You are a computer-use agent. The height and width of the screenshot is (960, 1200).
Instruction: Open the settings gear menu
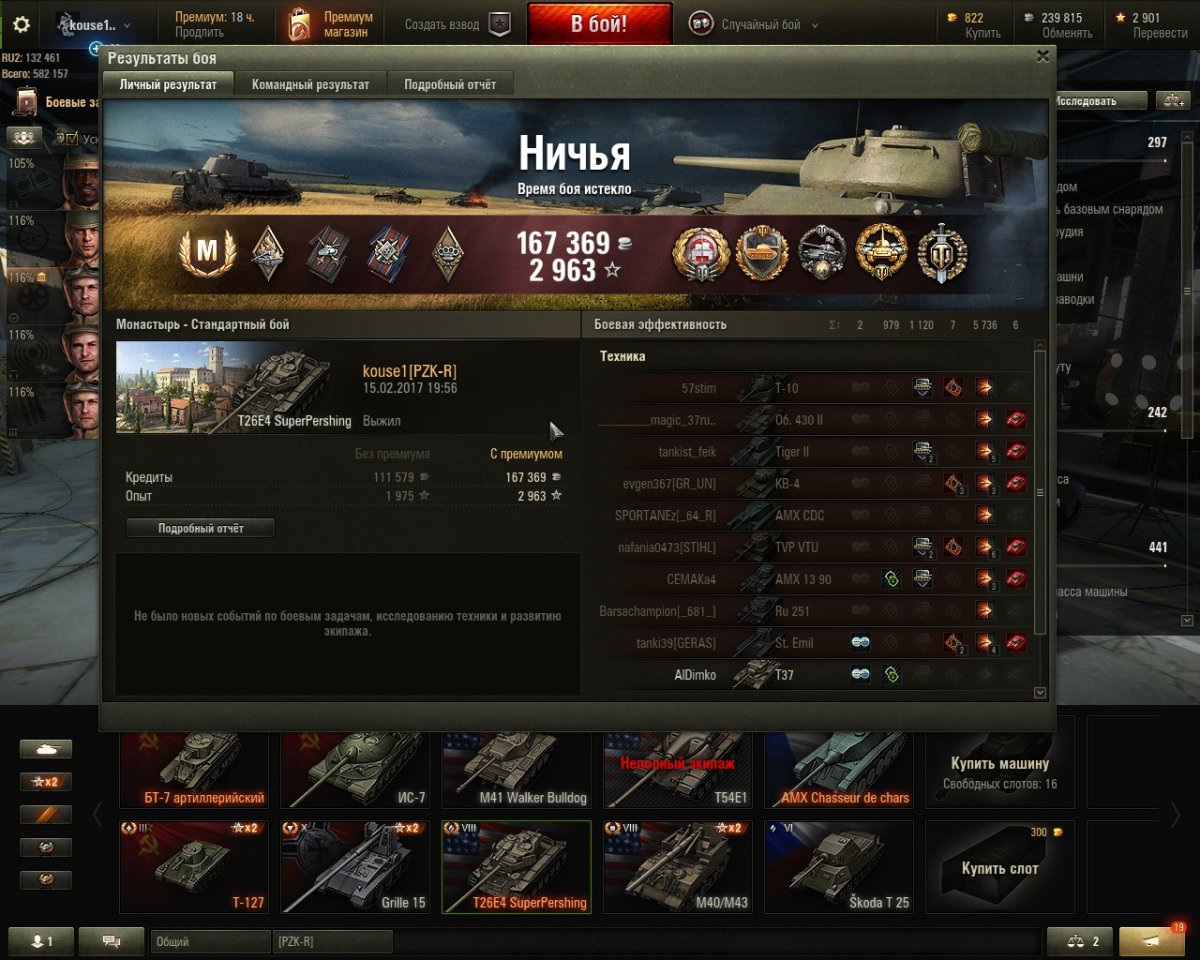[21, 24]
